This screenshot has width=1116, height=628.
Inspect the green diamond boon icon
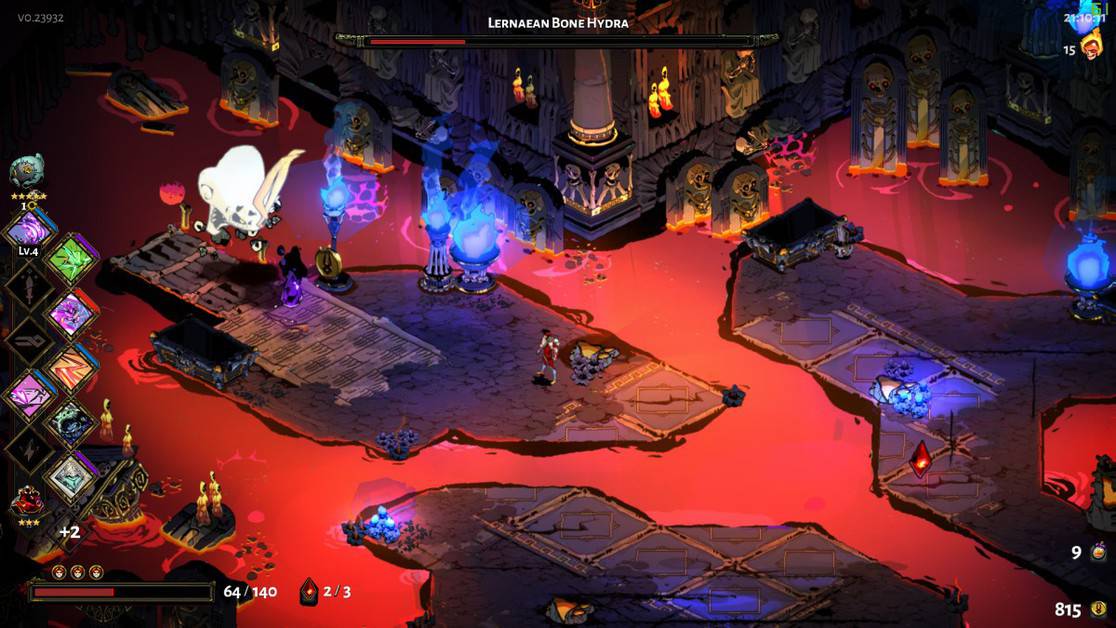click(71, 258)
